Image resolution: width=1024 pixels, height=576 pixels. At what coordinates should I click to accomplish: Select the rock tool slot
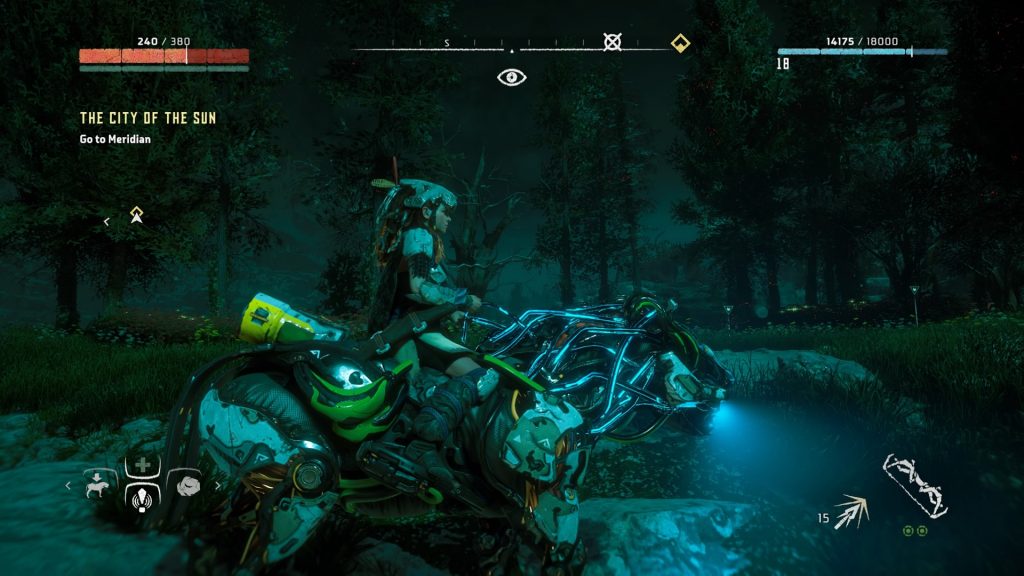(x=186, y=484)
